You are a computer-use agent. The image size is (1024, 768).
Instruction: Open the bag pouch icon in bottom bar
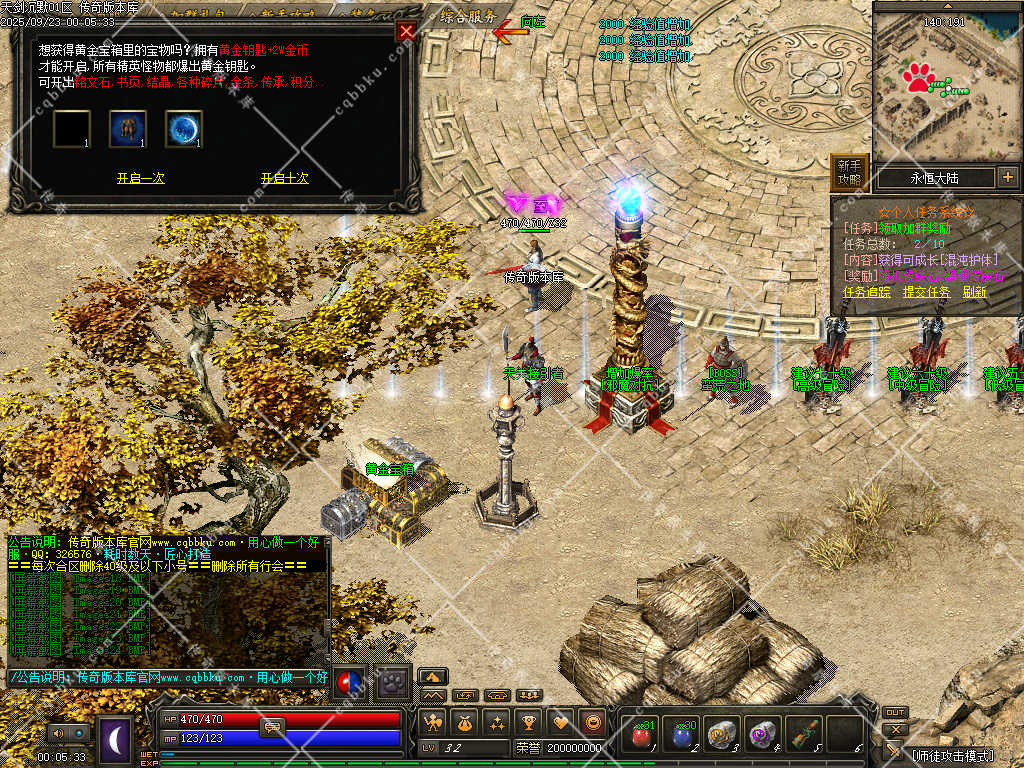pyautogui.click(x=464, y=722)
